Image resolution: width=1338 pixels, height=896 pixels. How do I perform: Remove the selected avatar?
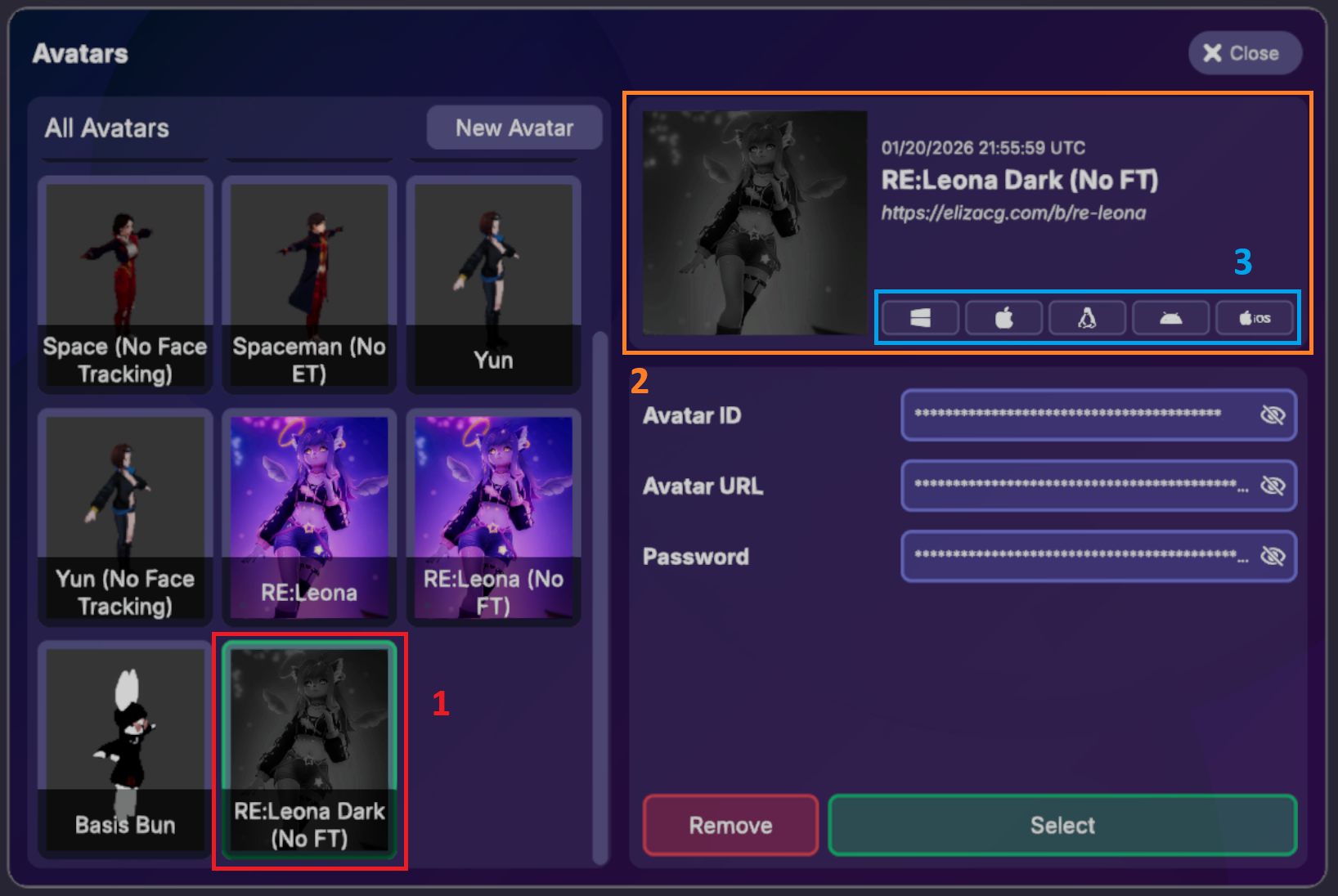coord(730,825)
